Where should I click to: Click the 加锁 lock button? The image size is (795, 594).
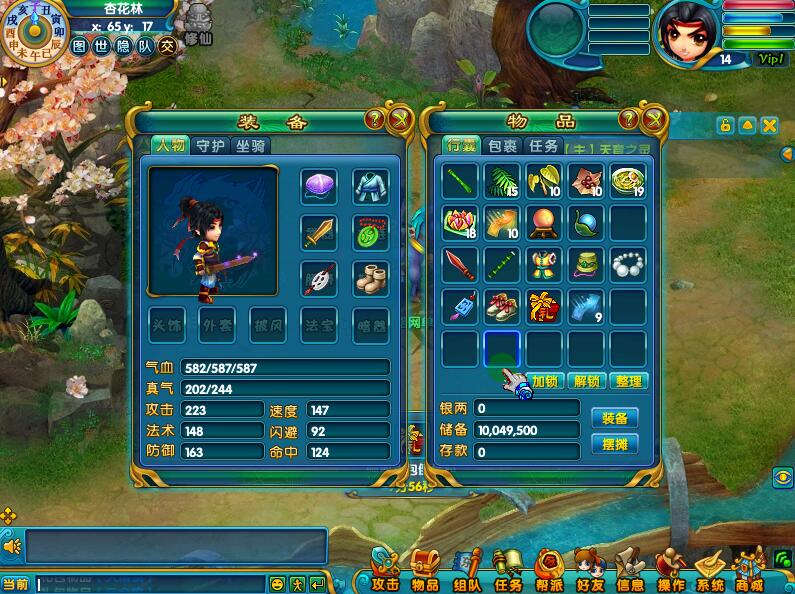545,381
